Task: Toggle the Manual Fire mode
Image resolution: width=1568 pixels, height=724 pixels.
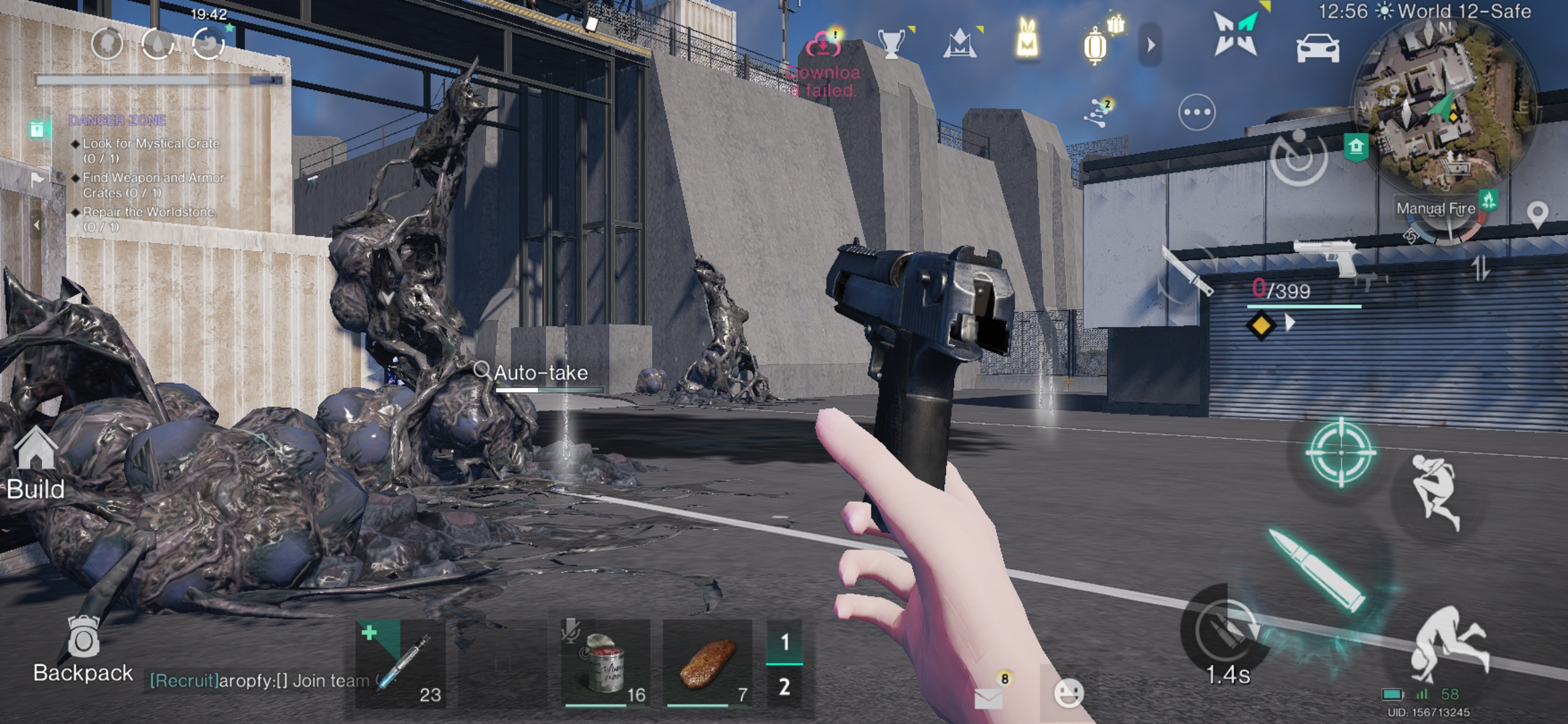Action: click(1436, 208)
